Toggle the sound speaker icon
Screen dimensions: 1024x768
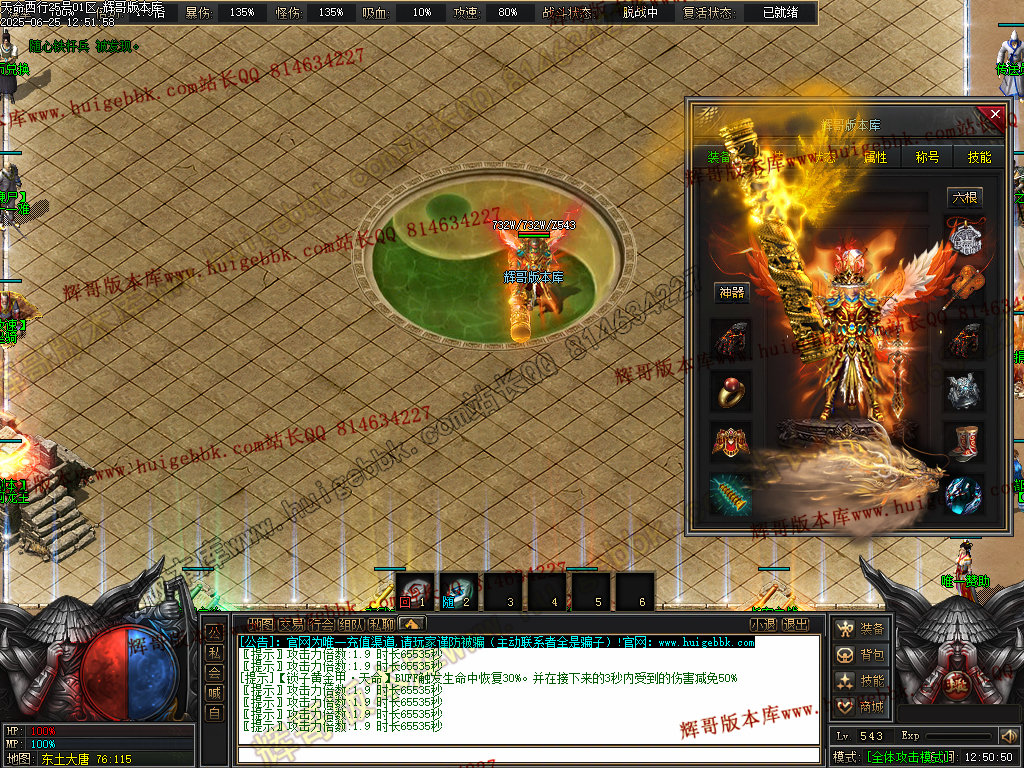[x=1008, y=736]
